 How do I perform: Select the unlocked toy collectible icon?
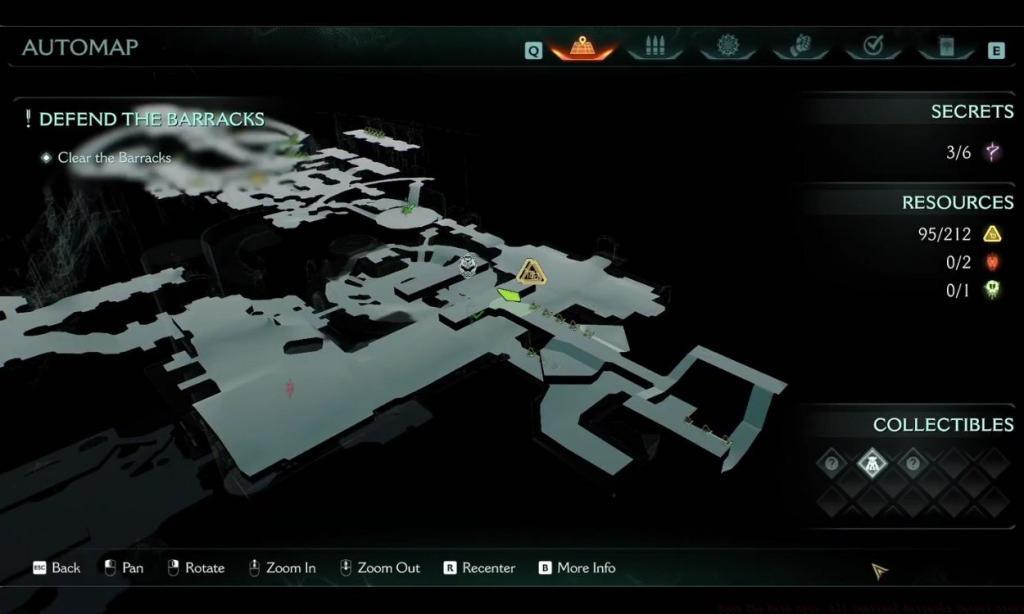point(871,463)
